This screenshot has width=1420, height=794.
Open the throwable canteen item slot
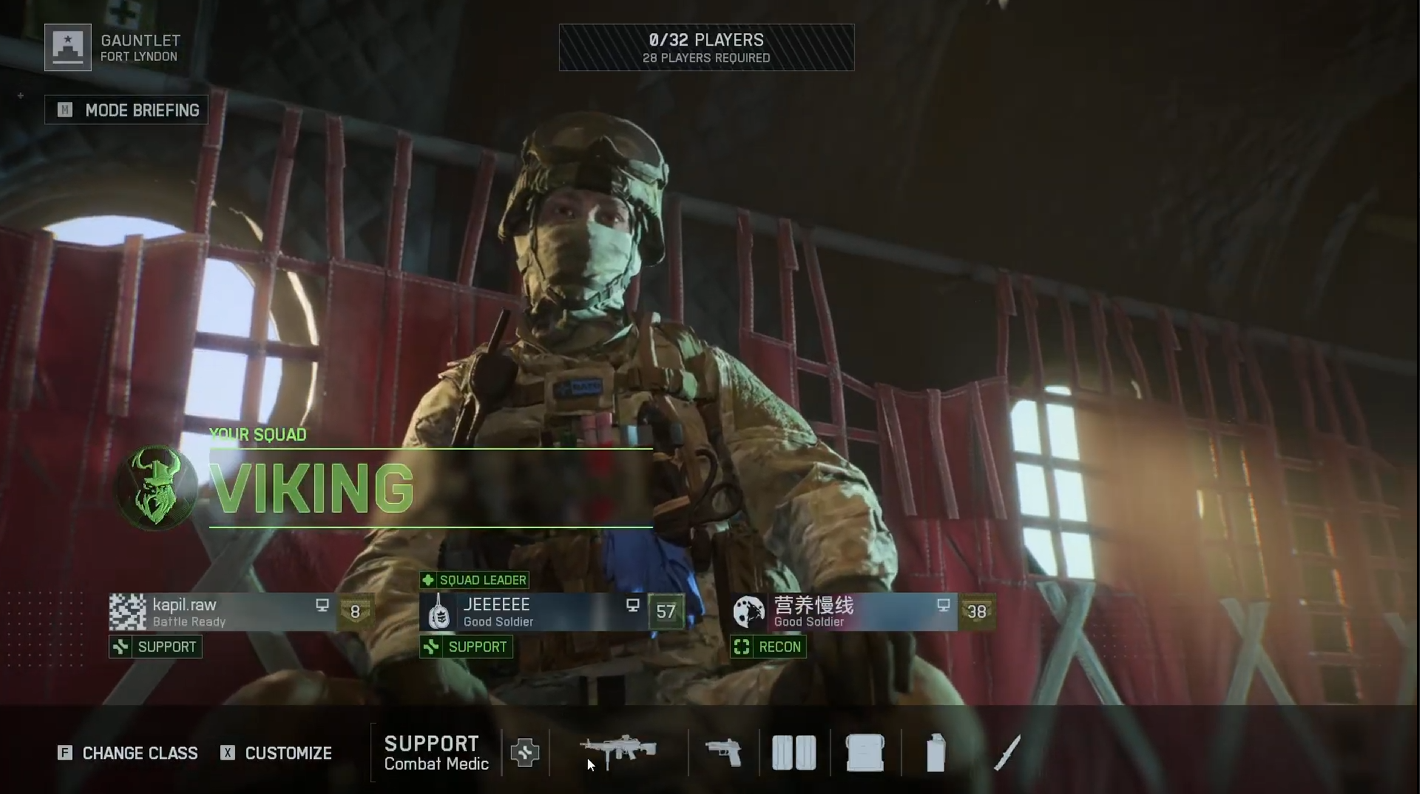point(934,751)
